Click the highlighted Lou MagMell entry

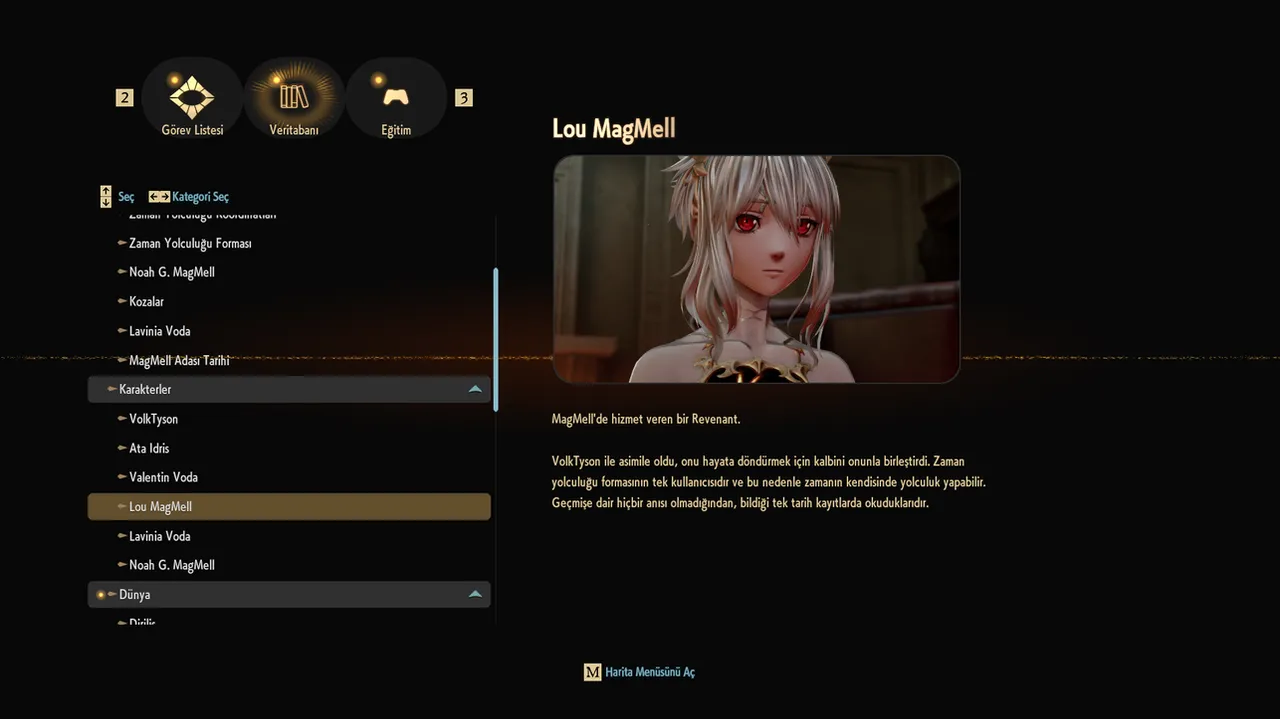tap(160, 507)
